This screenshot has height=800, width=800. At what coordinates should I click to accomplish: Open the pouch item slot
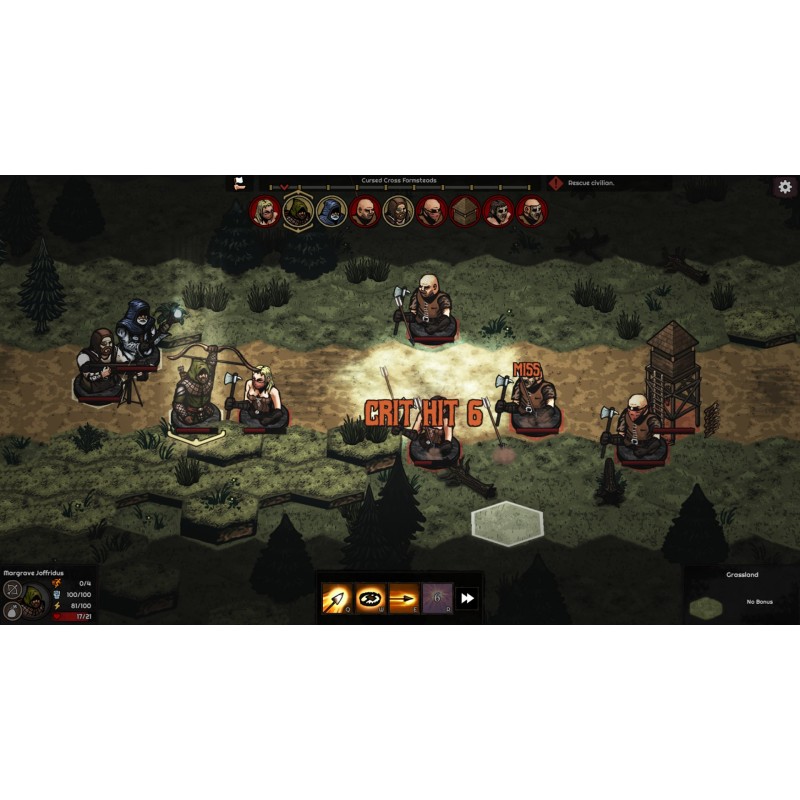pos(13,611)
